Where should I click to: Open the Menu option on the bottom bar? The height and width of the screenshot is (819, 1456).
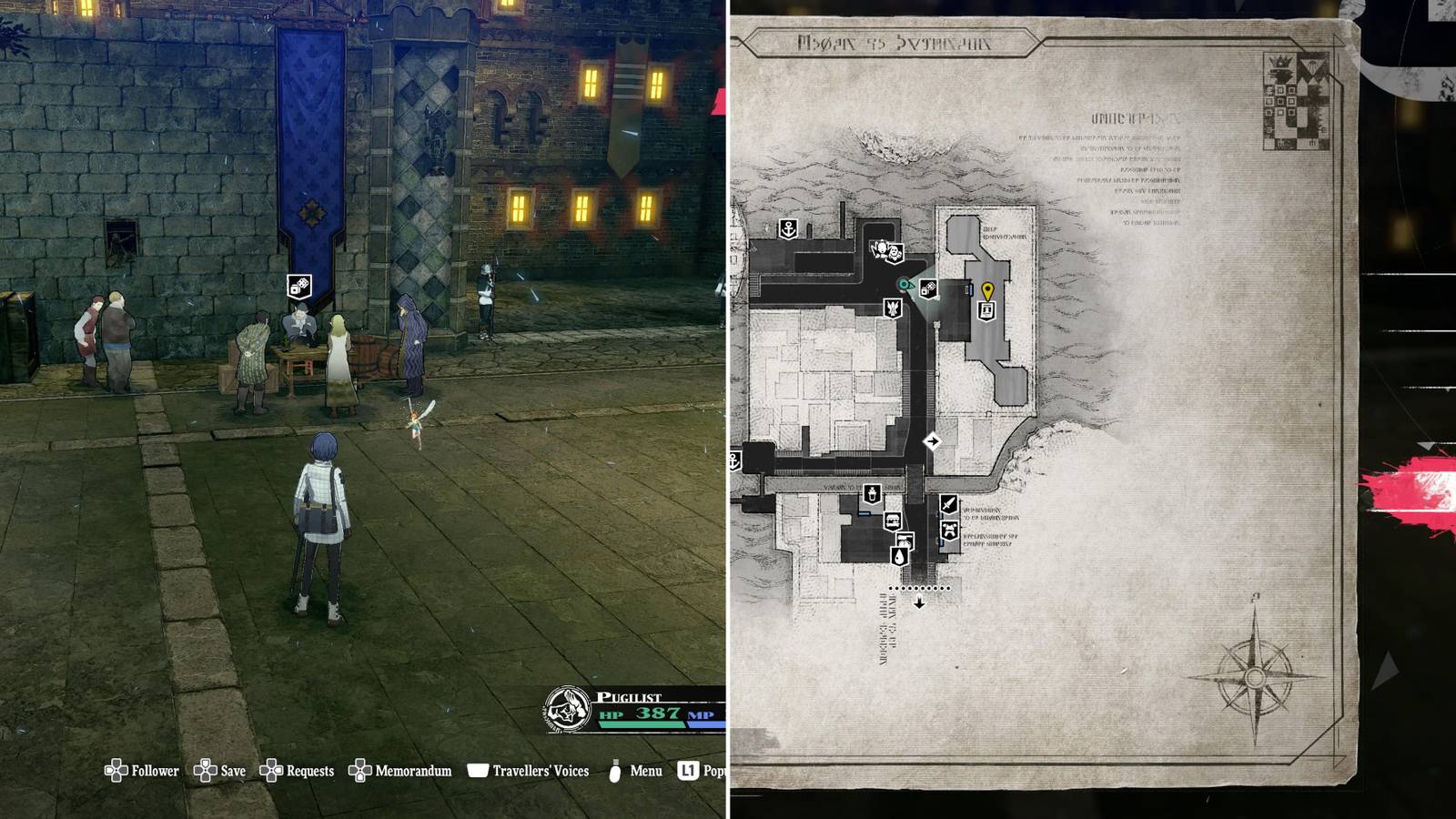(x=647, y=771)
